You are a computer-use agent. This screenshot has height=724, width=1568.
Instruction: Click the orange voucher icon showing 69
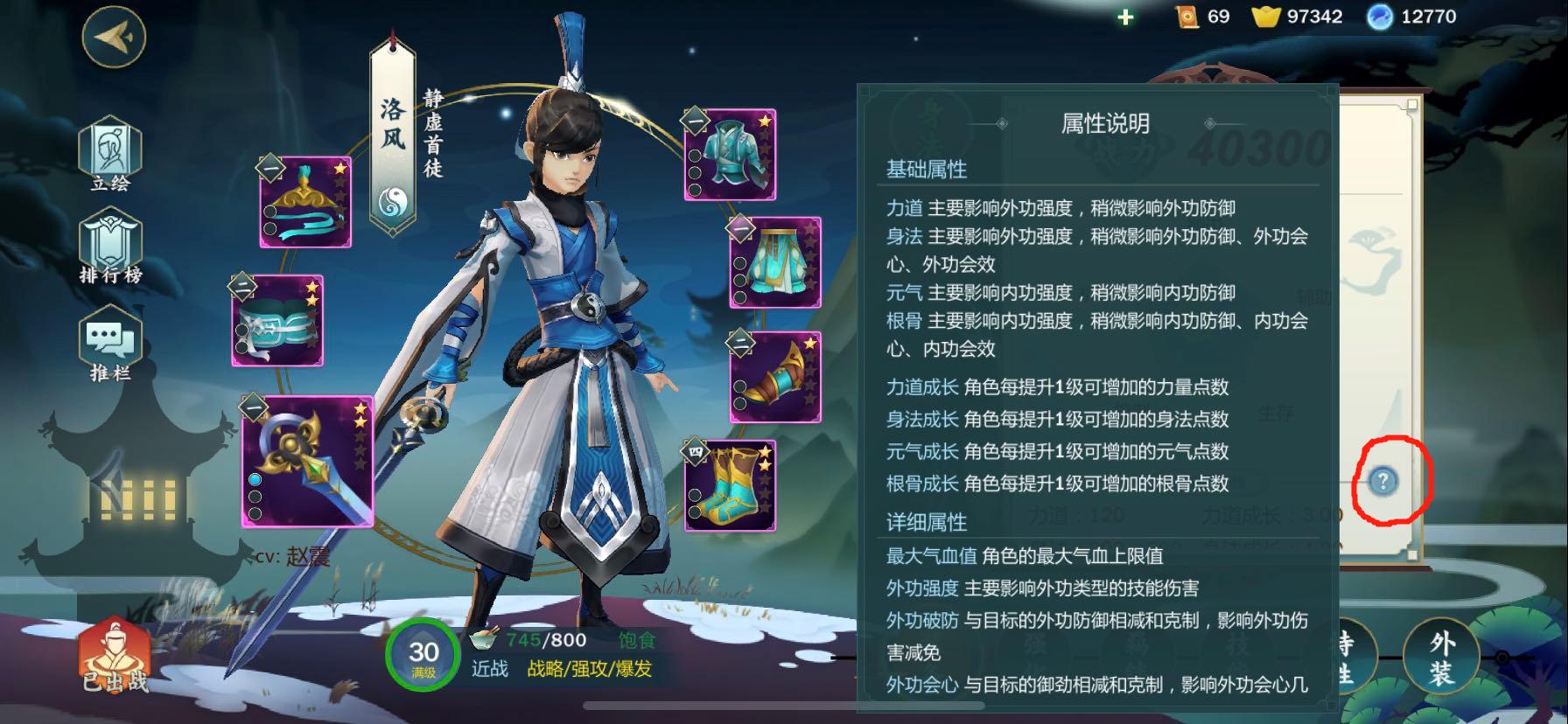[1186, 16]
